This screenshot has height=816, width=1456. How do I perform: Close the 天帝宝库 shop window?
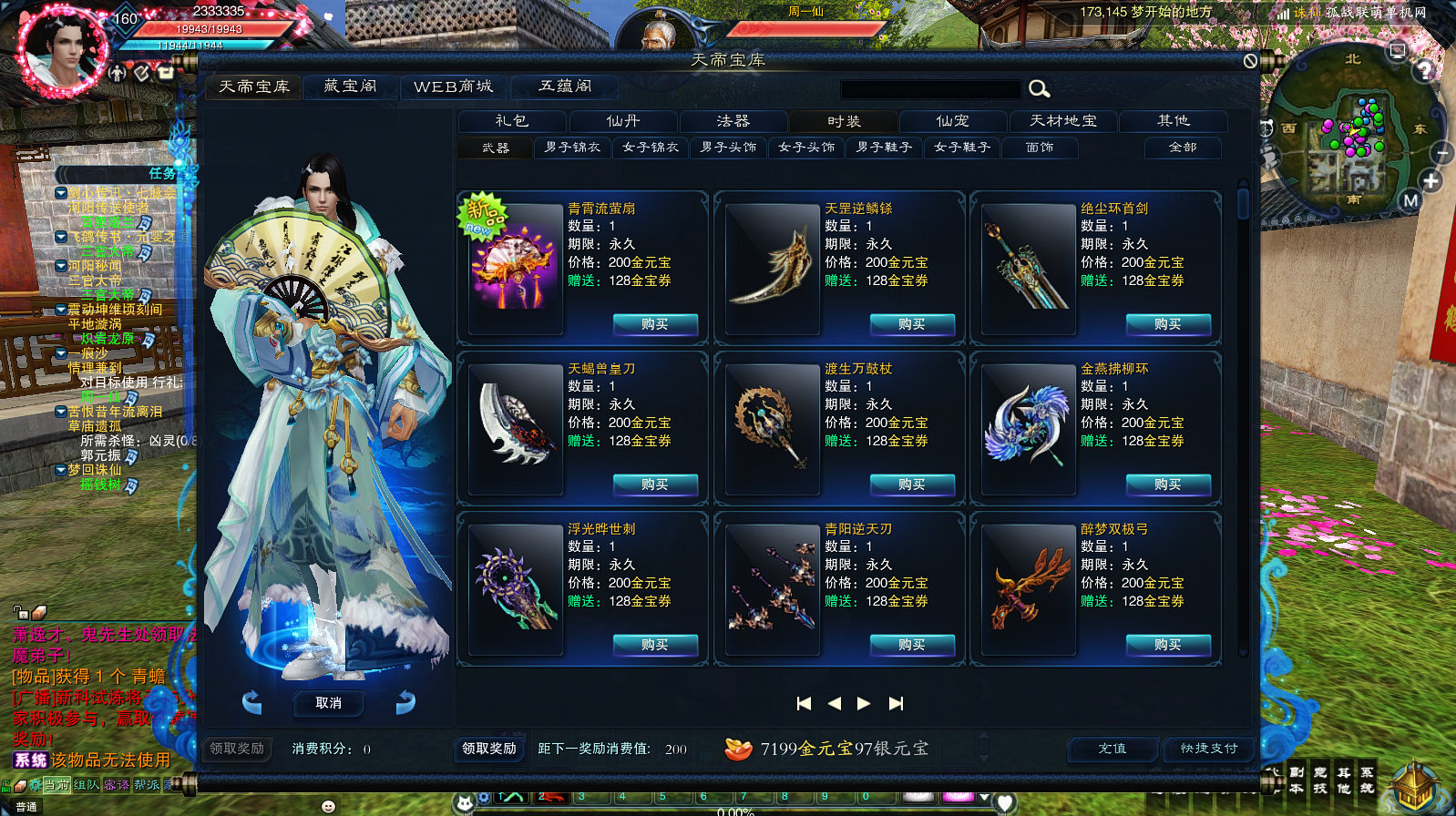[1250, 61]
